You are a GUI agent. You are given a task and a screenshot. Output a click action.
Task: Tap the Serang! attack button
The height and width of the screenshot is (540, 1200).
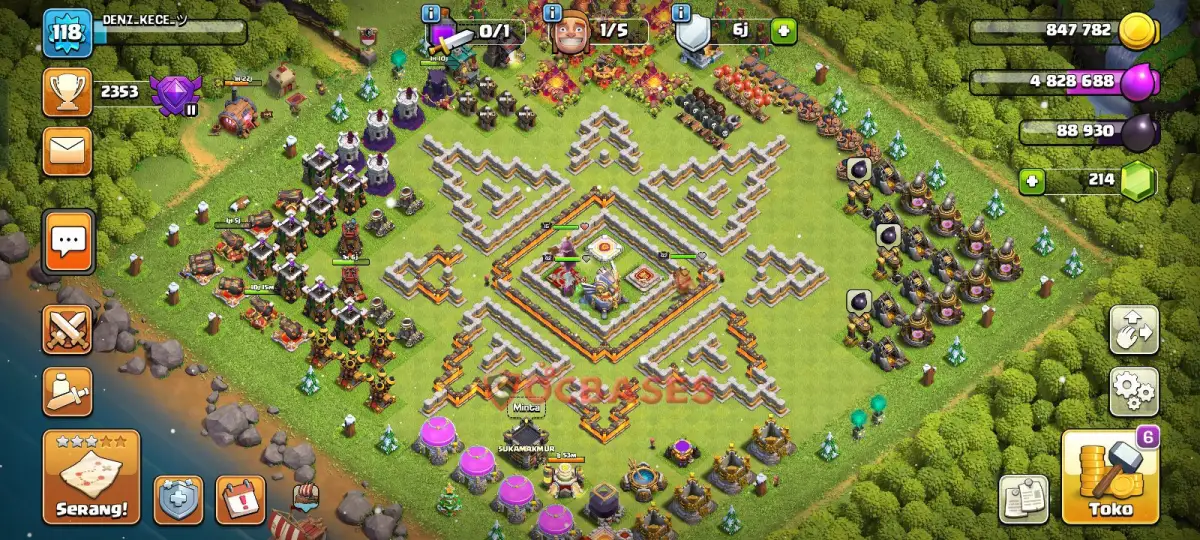[91, 477]
